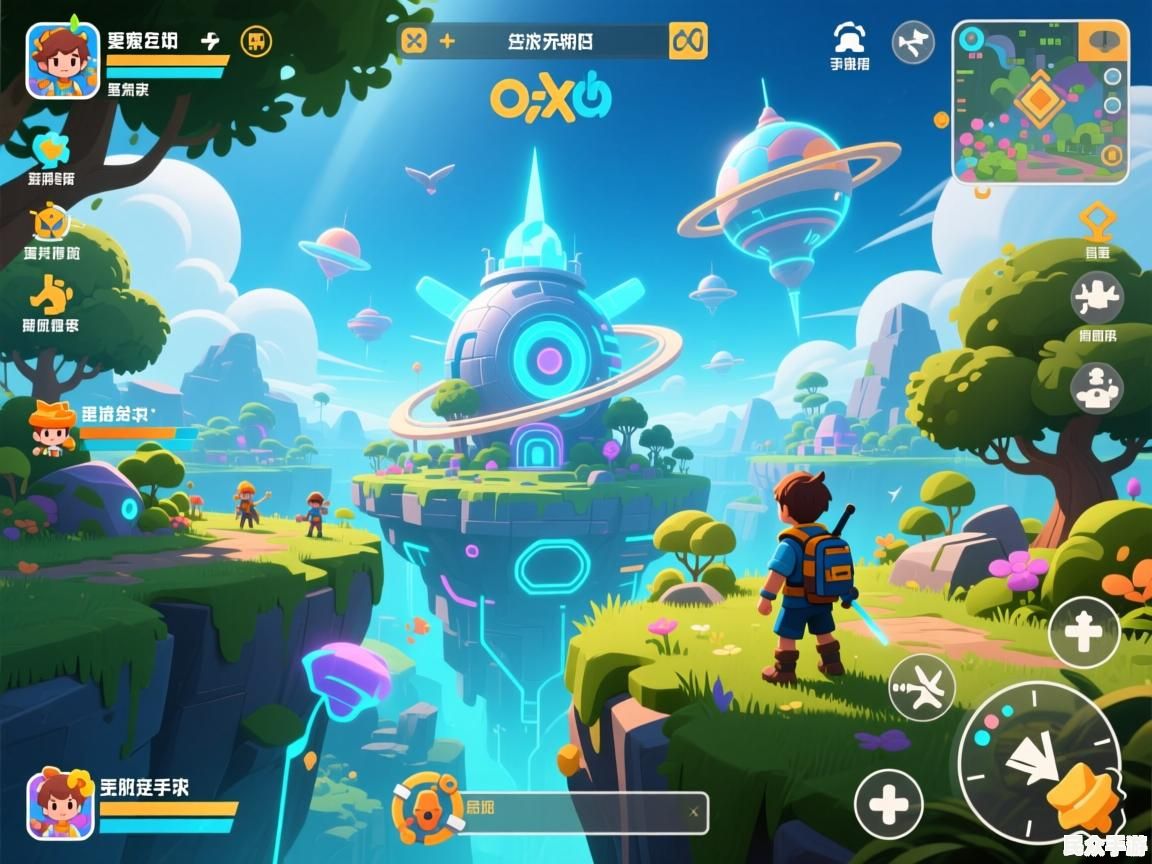The image size is (1152, 864).
Task: Select the teammate portrait with the orange hat
Action: (x=52, y=427)
